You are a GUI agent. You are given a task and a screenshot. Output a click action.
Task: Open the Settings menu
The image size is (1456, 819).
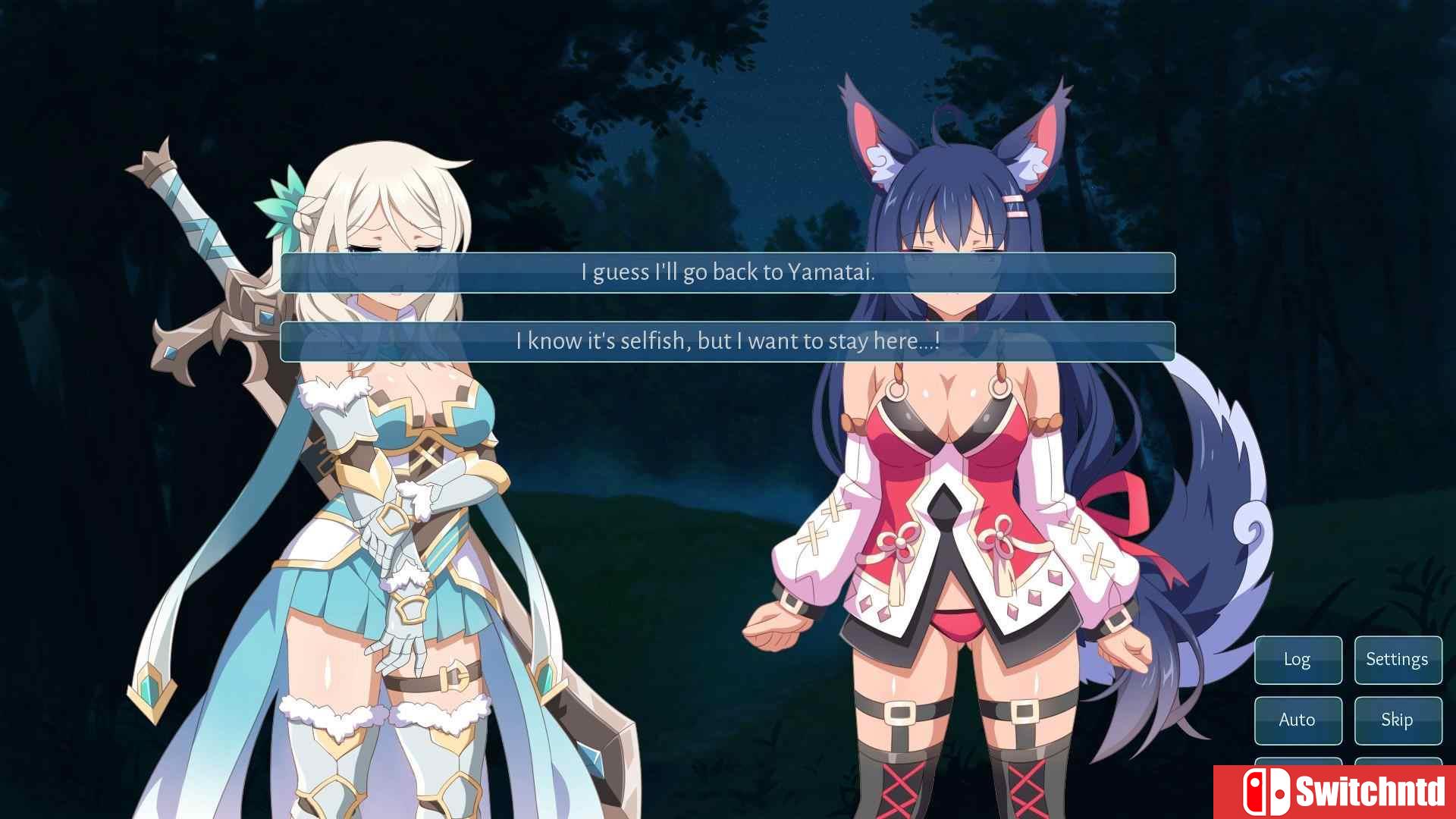coord(1398,660)
